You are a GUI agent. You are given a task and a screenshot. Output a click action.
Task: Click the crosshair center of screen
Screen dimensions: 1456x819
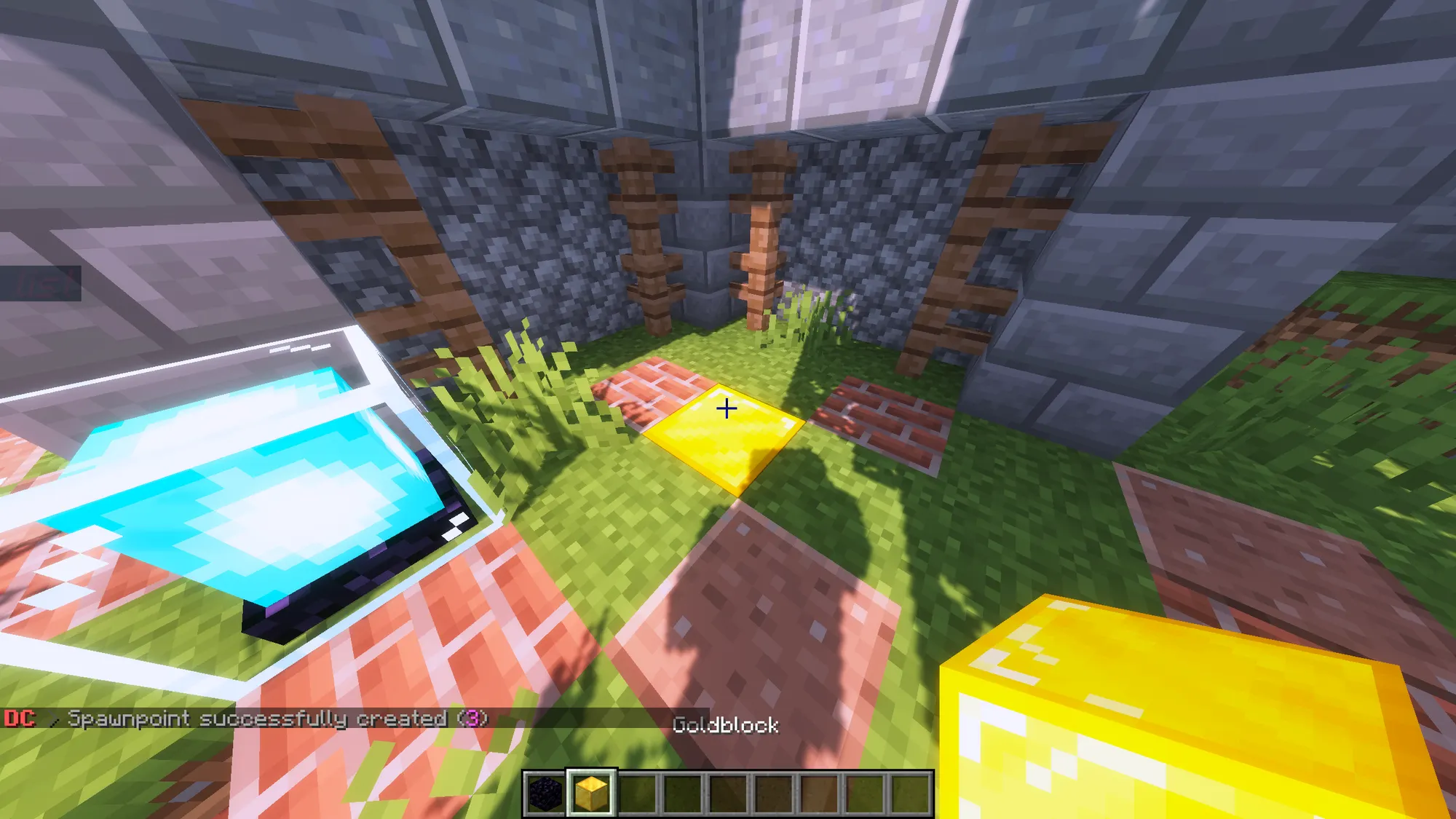728,409
